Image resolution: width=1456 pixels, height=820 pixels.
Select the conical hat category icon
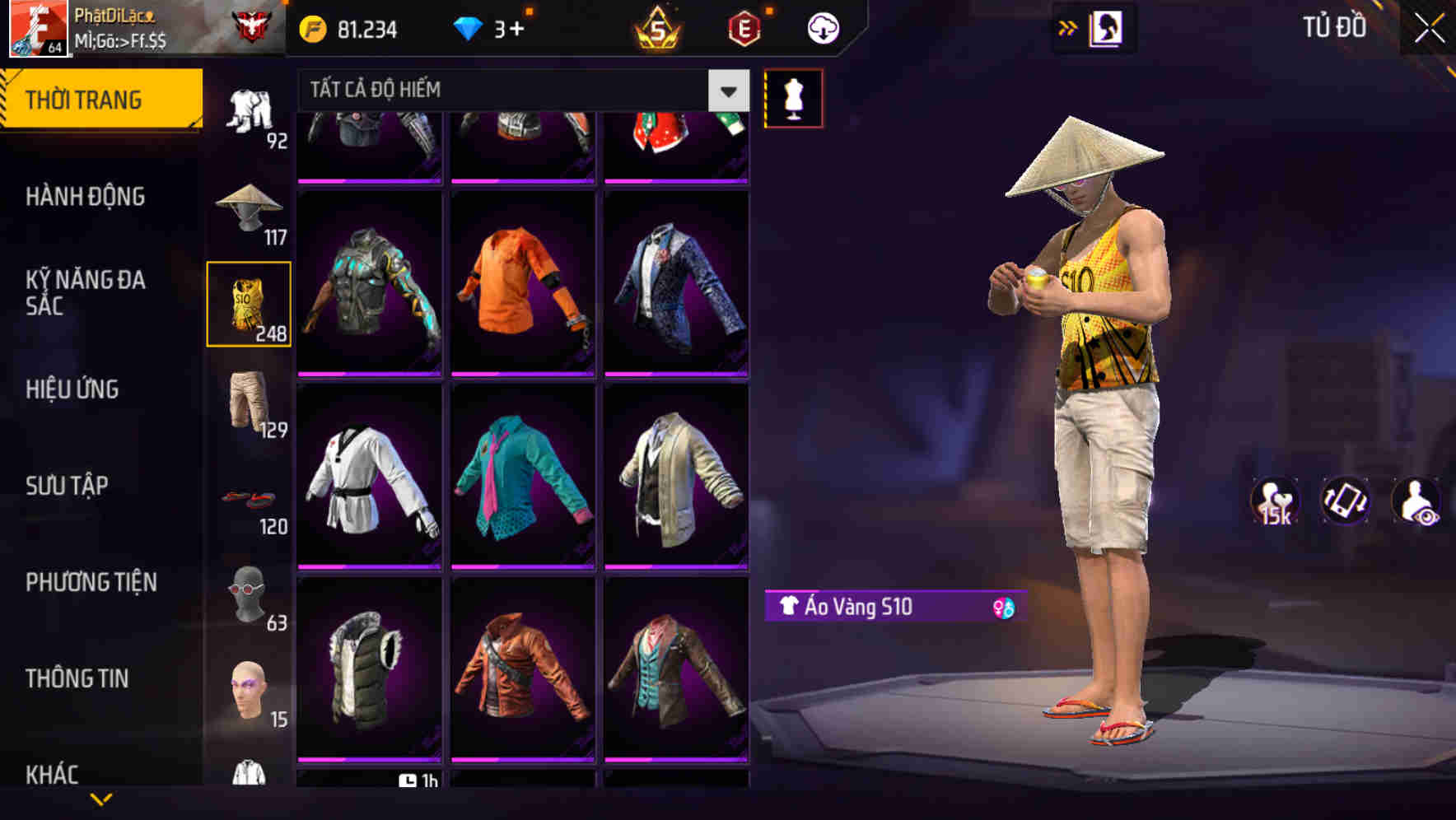click(250, 210)
